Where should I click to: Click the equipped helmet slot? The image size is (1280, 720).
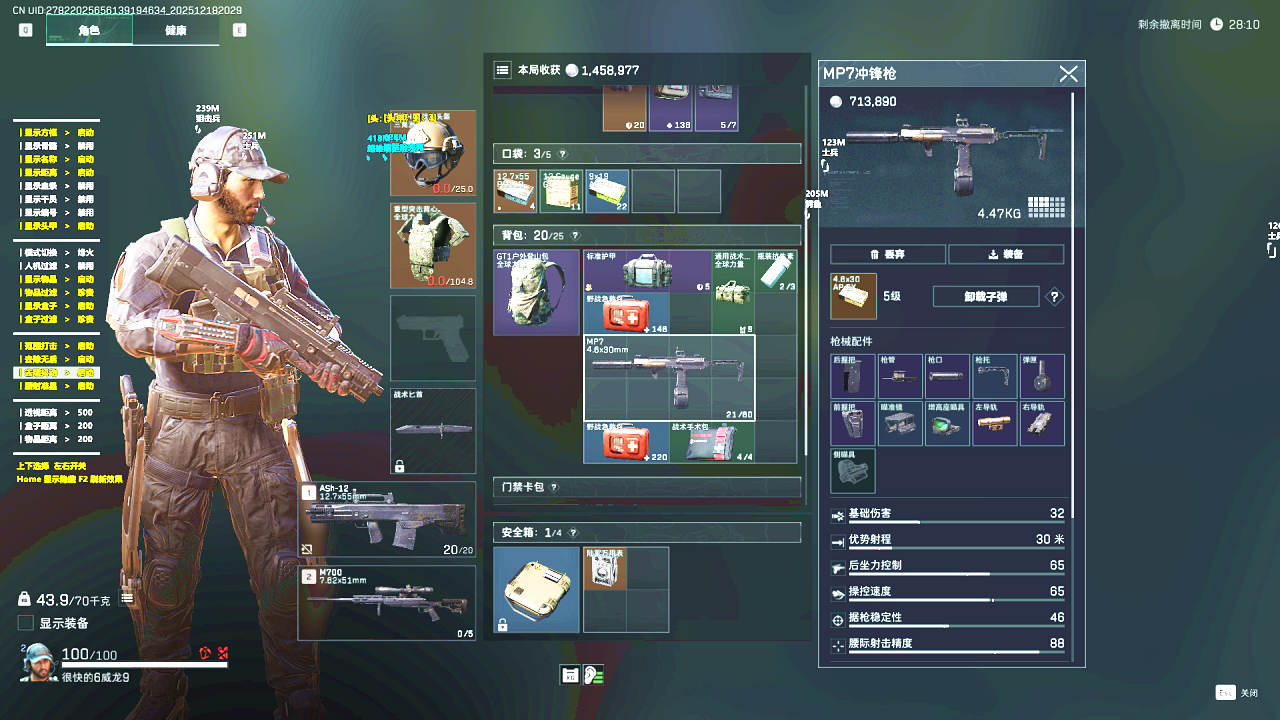click(x=432, y=153)
